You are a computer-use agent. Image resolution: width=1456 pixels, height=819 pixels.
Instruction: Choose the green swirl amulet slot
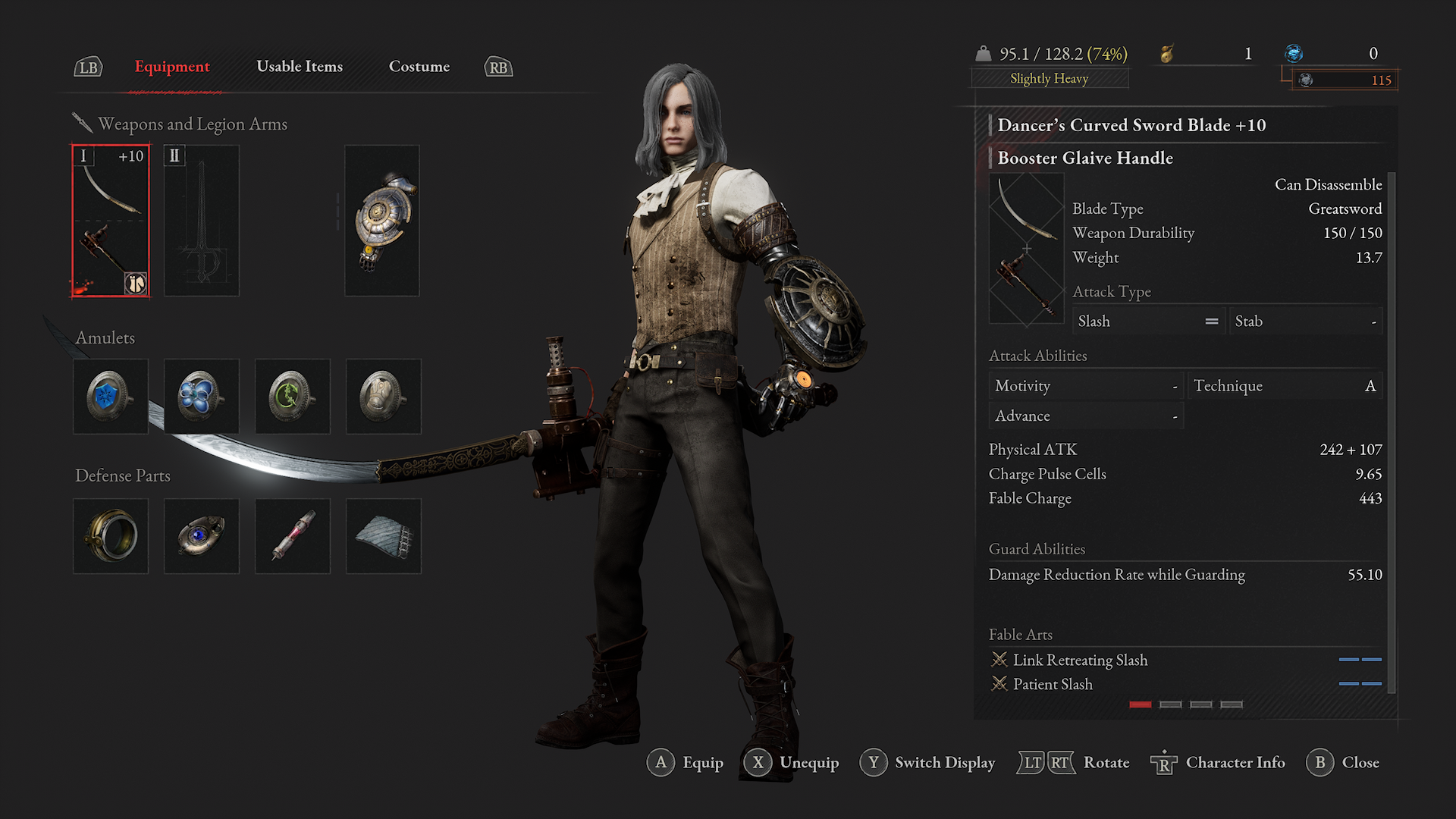click(293, 397)
